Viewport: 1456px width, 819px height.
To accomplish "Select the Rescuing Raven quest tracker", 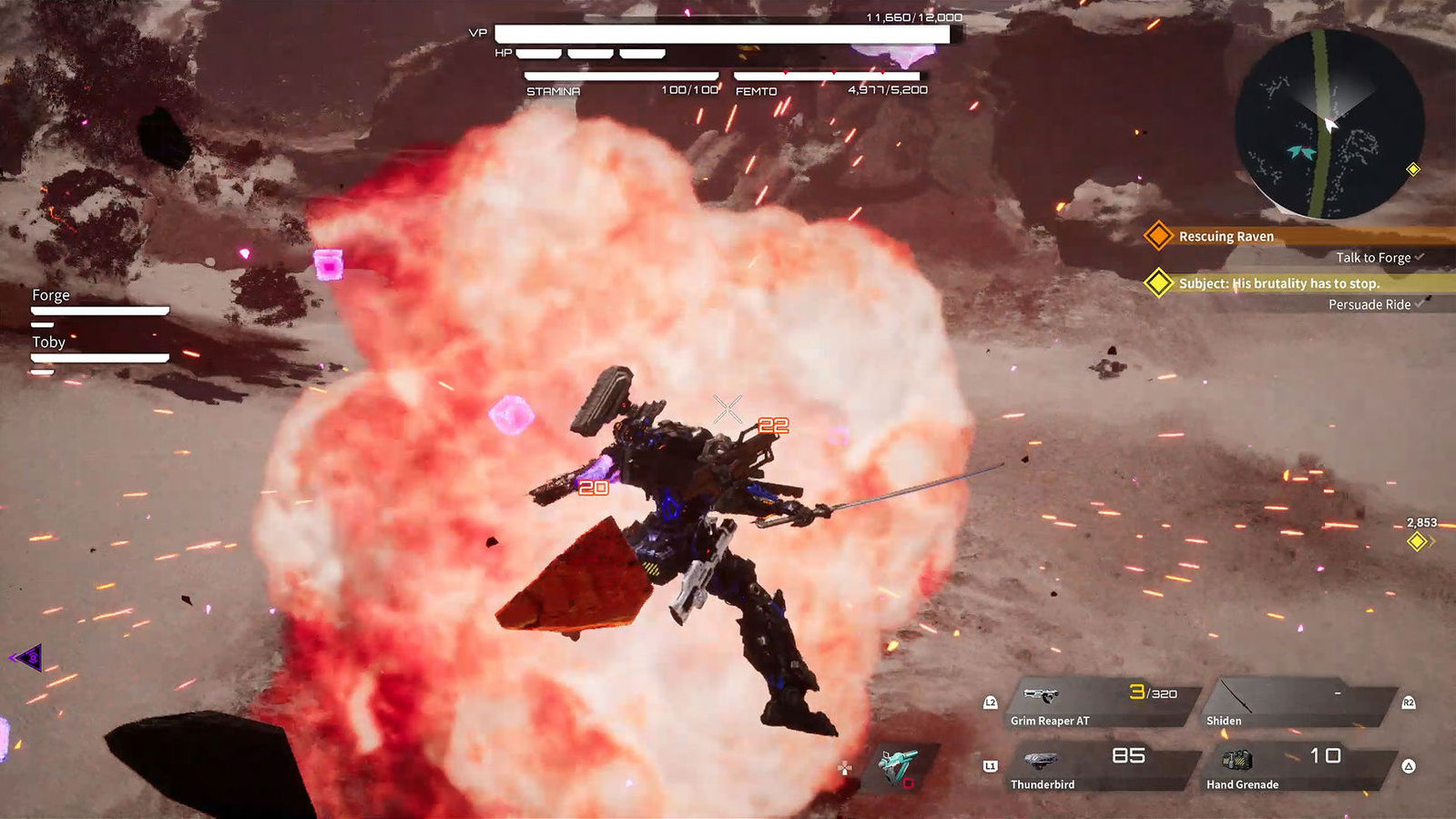I will click(1226, 236).
